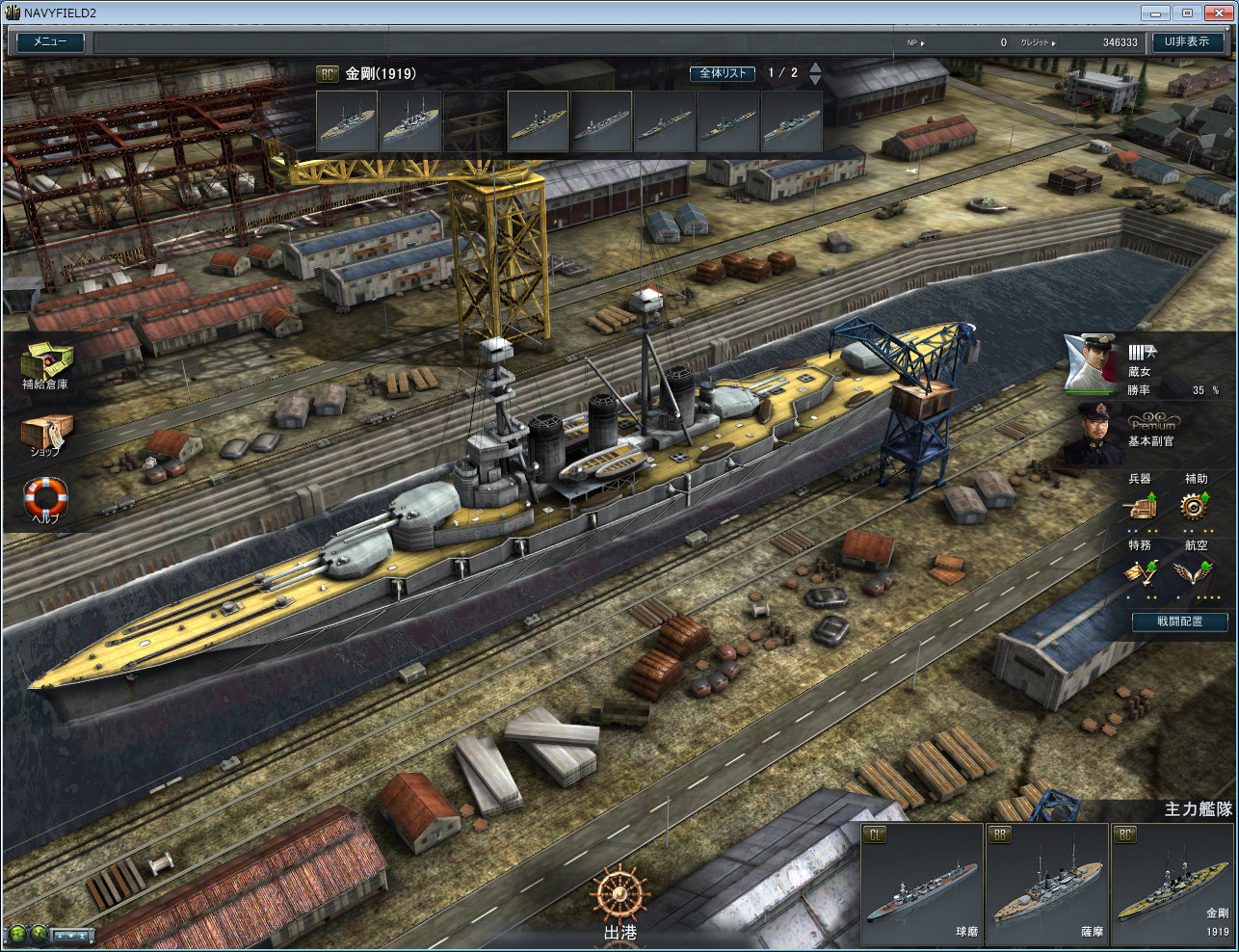Open the 全体リスト full ship list
1239x952 pixels.
click(722, 73)
